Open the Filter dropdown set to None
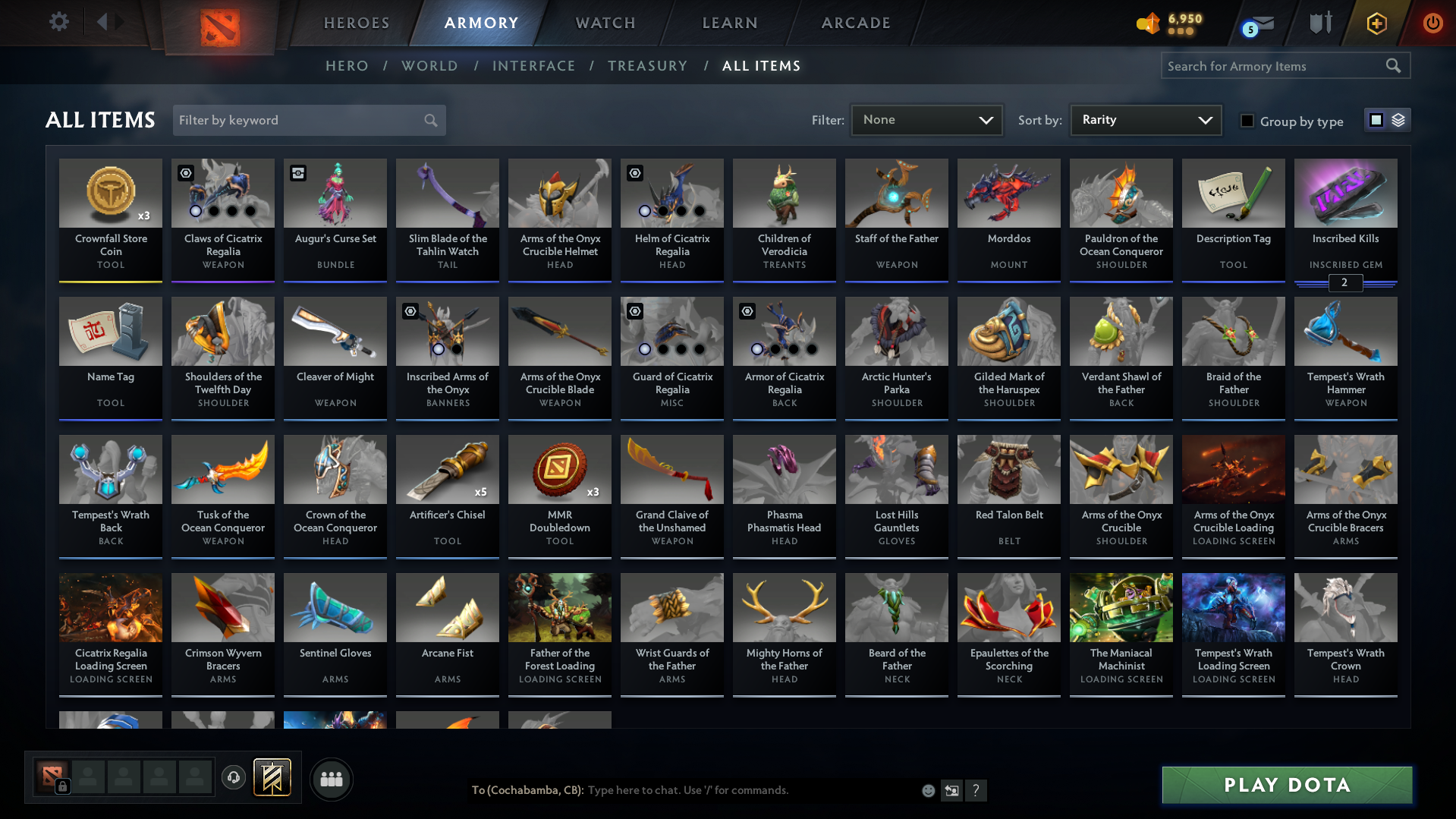 [926, 120]
